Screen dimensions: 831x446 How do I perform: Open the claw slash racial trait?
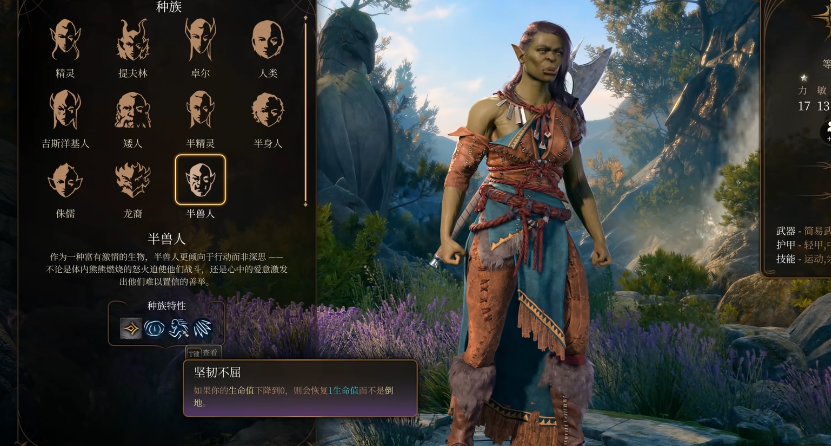(x=203, y=327)
